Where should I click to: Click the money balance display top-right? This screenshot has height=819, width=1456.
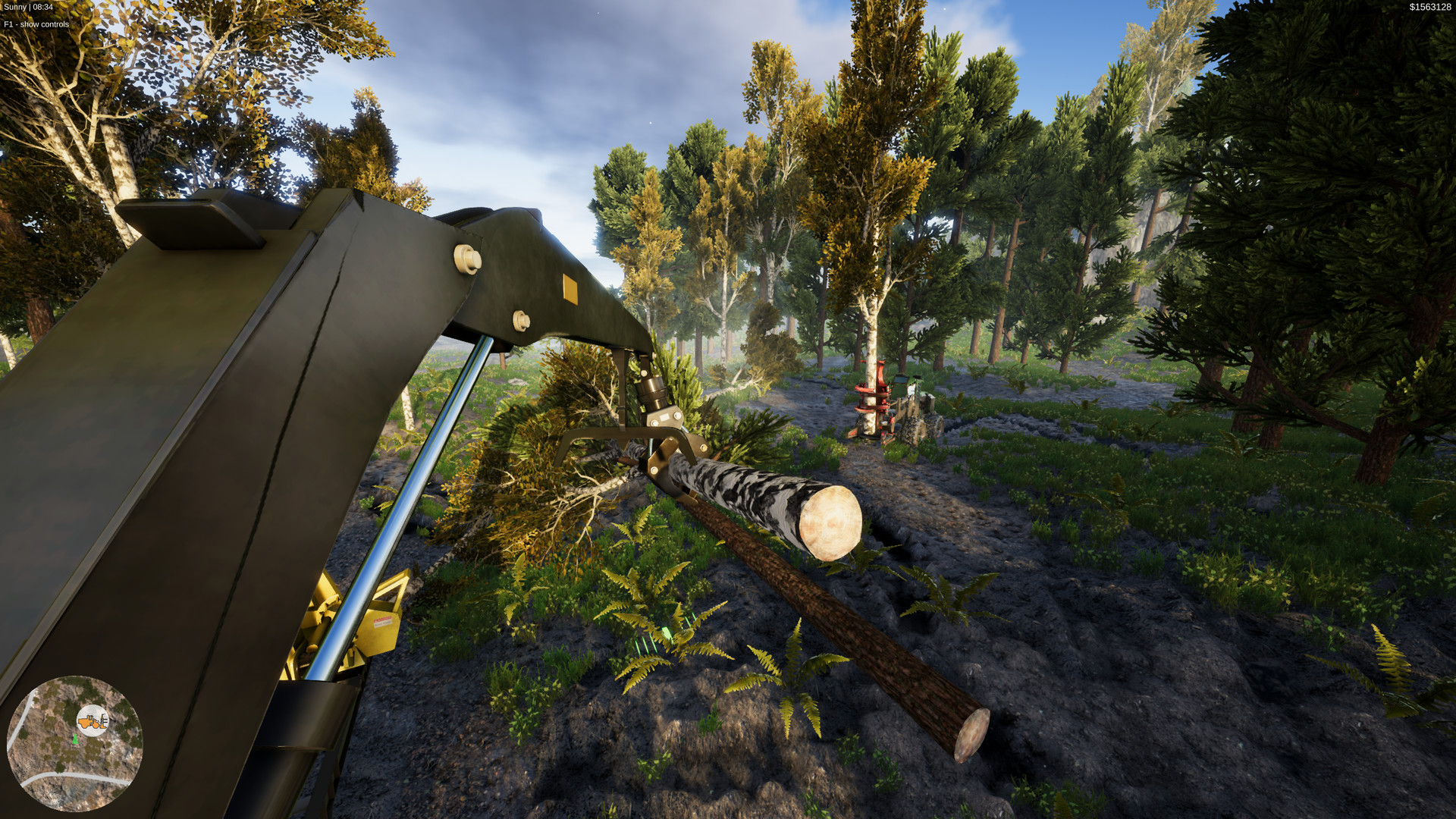(1429, 6)
